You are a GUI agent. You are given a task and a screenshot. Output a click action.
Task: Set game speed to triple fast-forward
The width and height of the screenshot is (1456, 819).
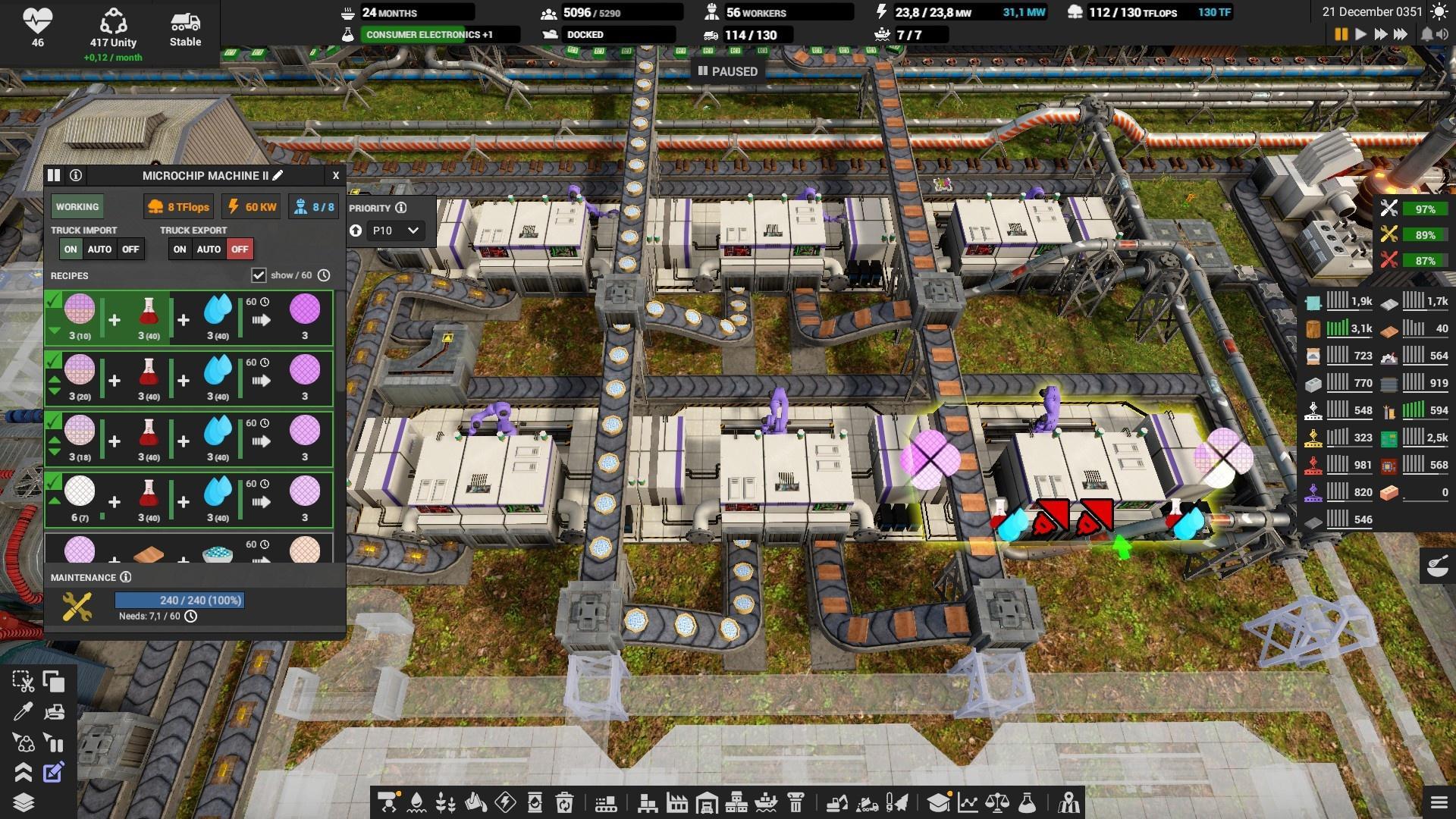[x=1401, y=35]
